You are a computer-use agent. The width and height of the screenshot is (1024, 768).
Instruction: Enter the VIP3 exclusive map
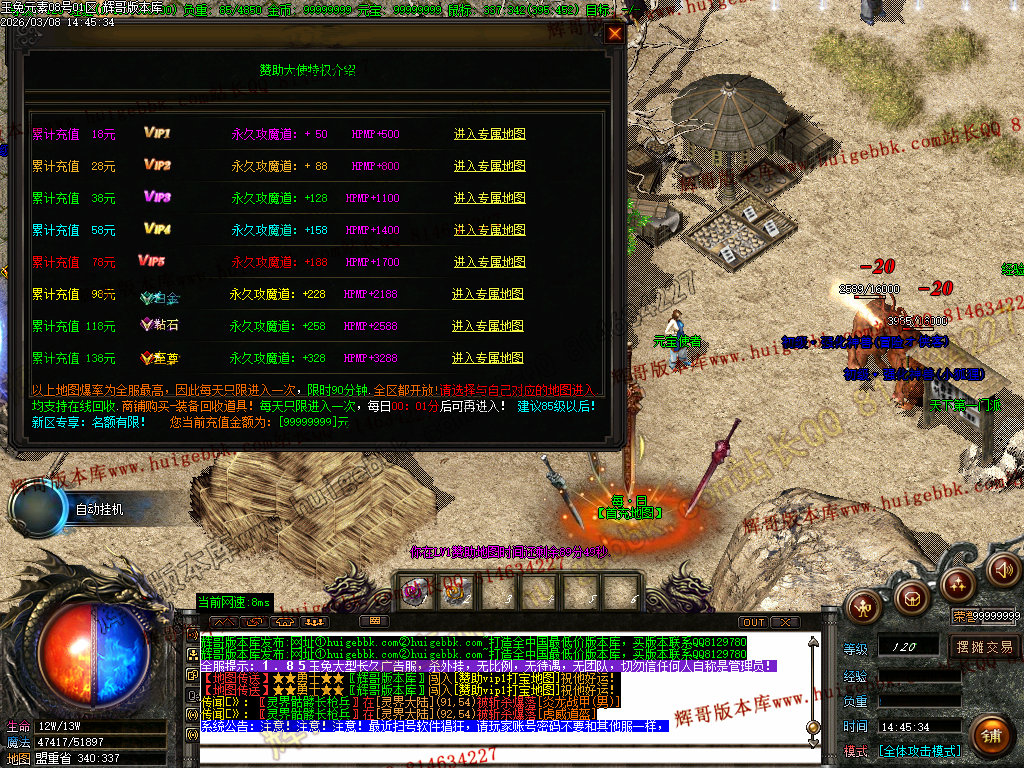[x=489, y=198]
